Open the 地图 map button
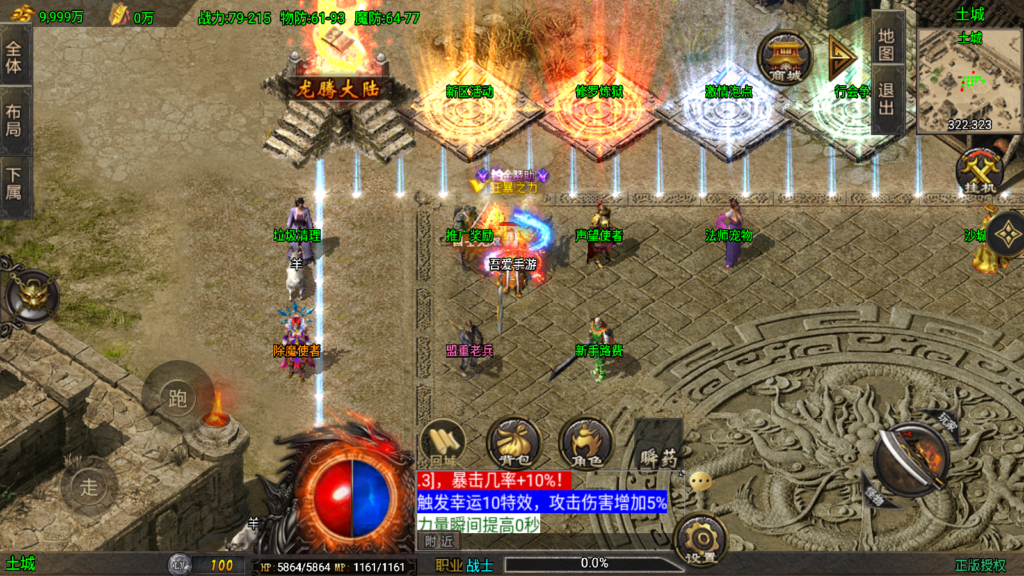1024x576 pixels. click(x=886, y=43)
